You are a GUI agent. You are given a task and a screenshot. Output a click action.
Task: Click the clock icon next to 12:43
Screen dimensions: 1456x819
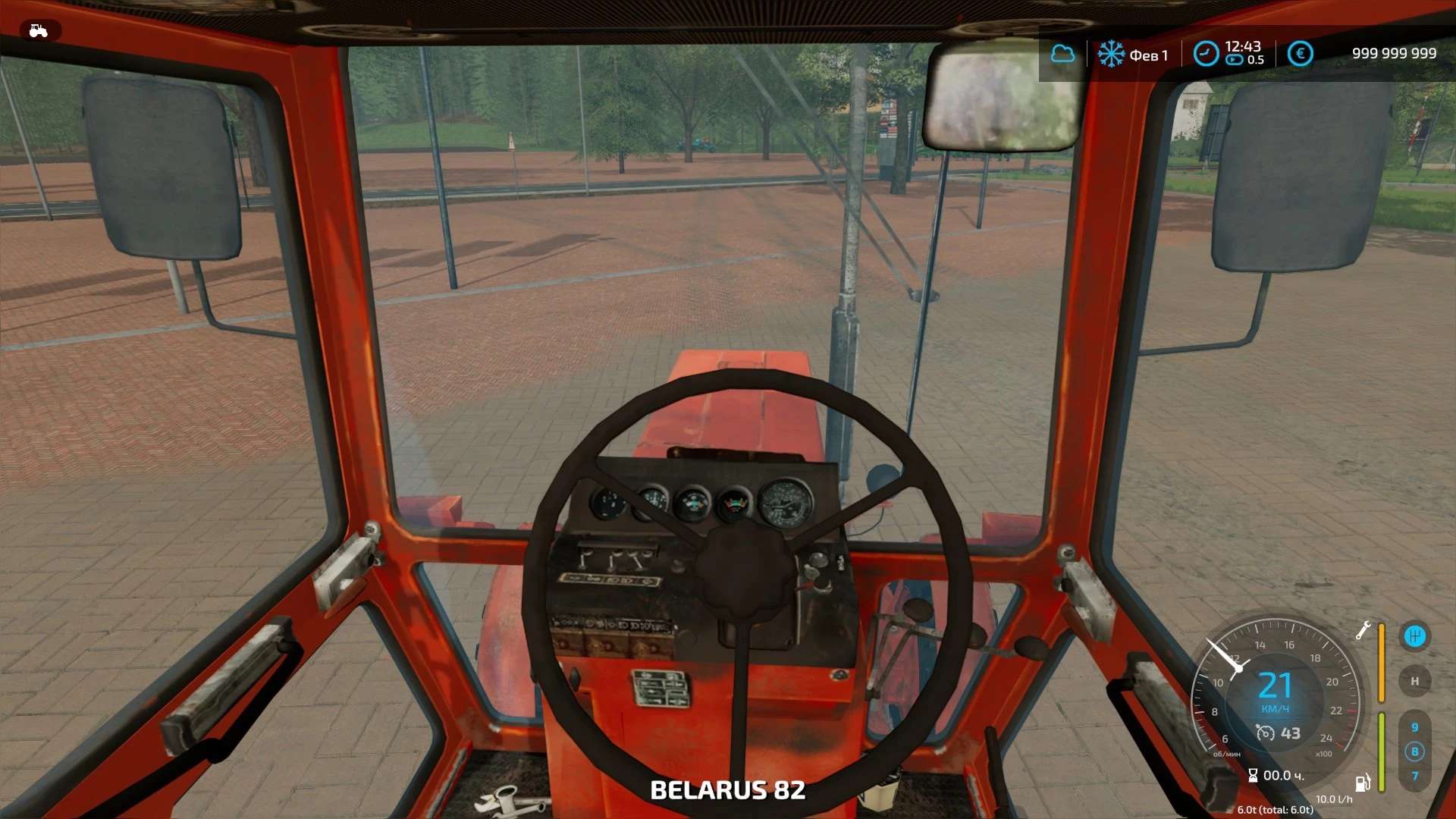pyautogui.click(x=1206, y=54)
